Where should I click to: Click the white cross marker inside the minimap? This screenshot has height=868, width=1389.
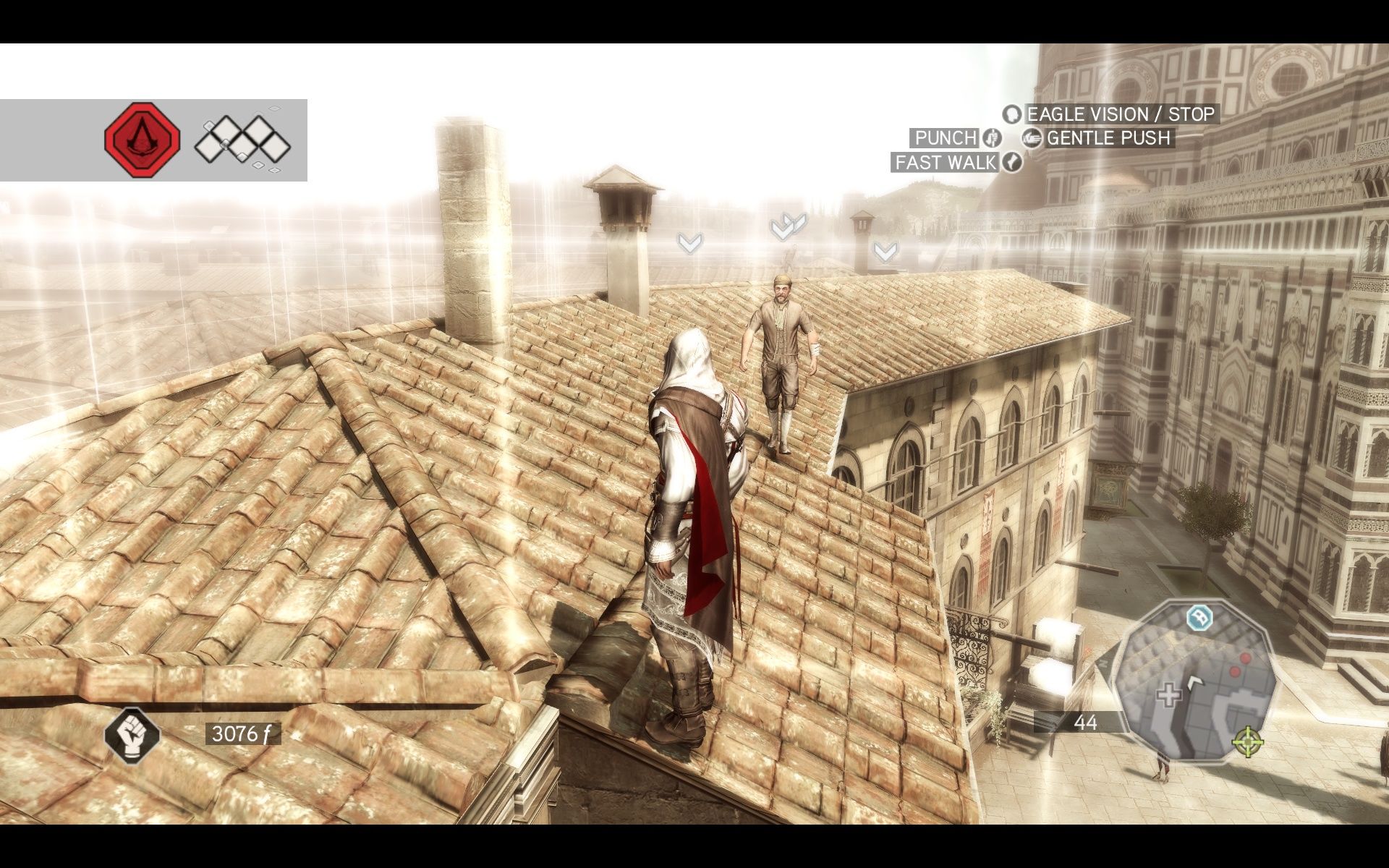click(x=1169, y=696)
